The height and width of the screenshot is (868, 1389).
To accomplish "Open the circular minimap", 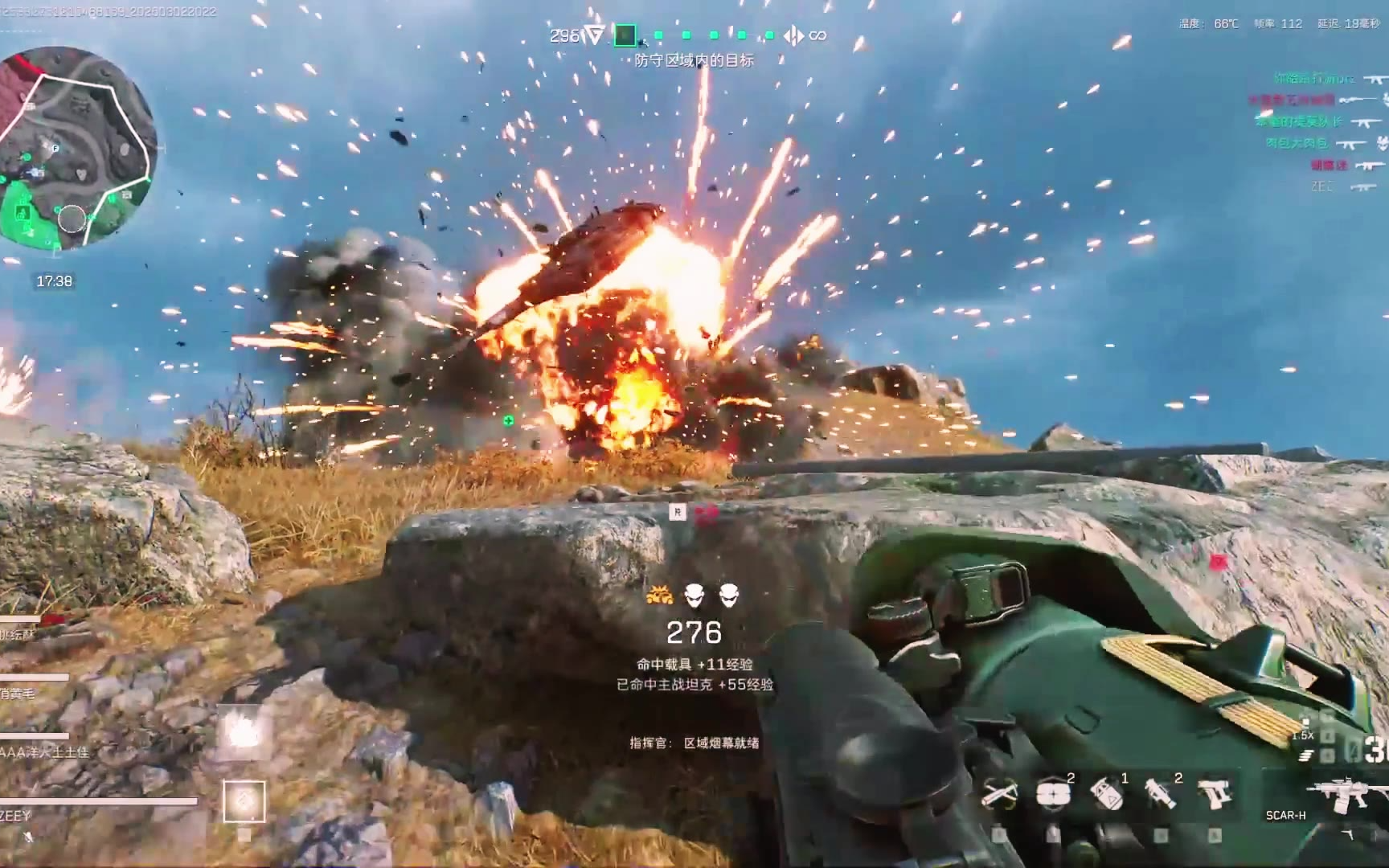I will point(78,149).
